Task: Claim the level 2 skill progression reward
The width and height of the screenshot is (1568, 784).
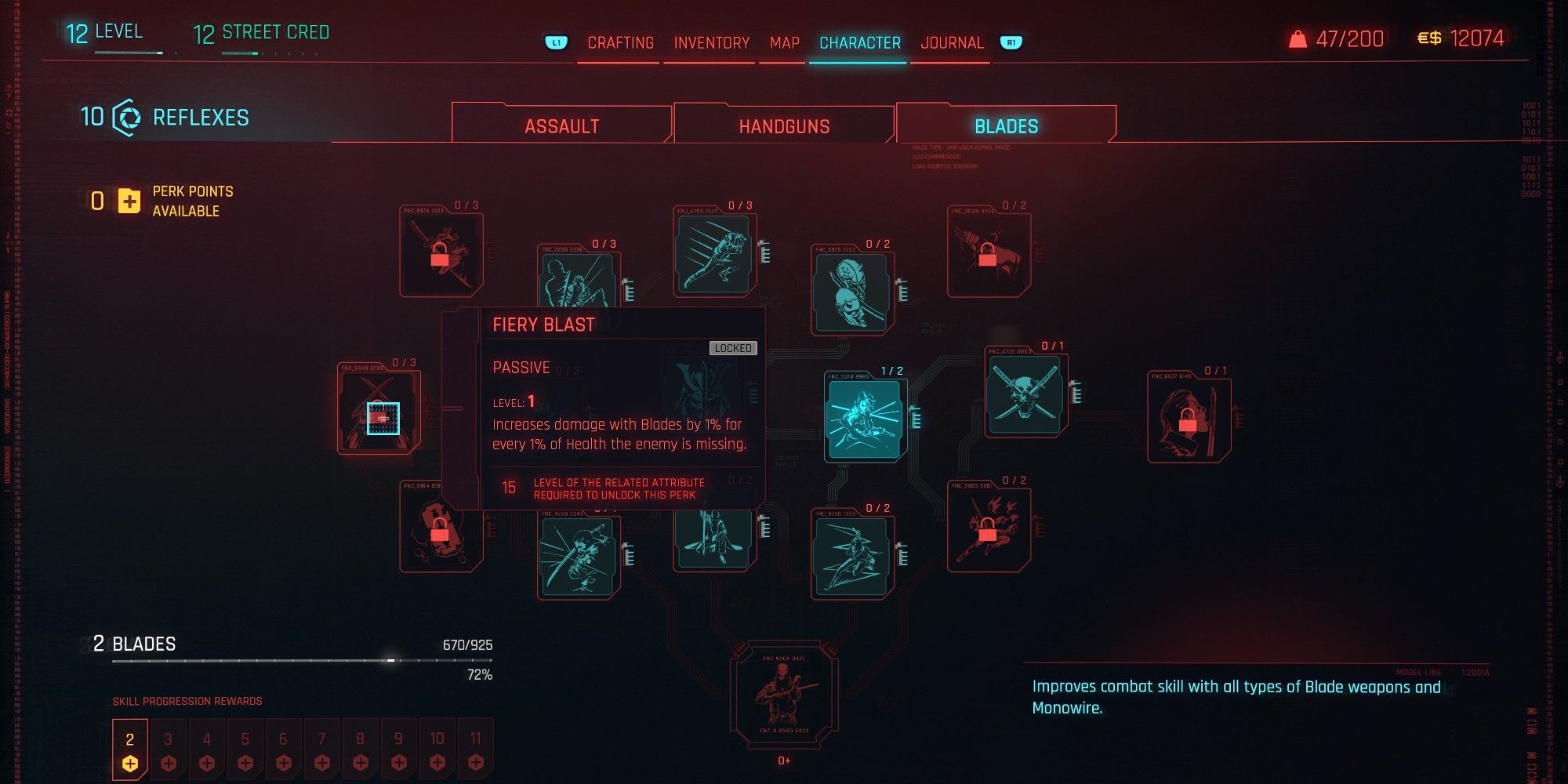Action: tap(130, 749)
